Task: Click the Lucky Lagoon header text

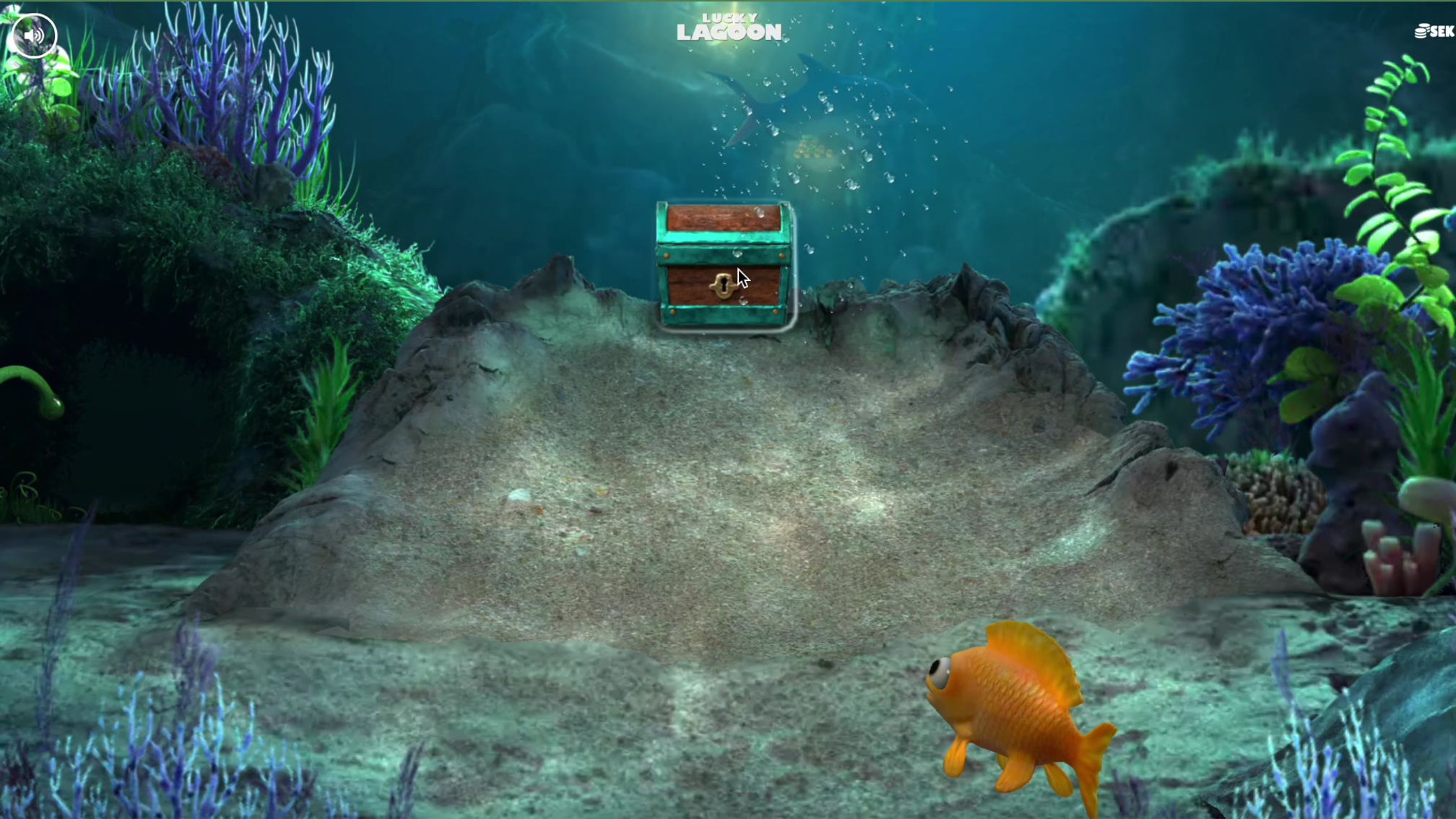Action: [727, 25]
